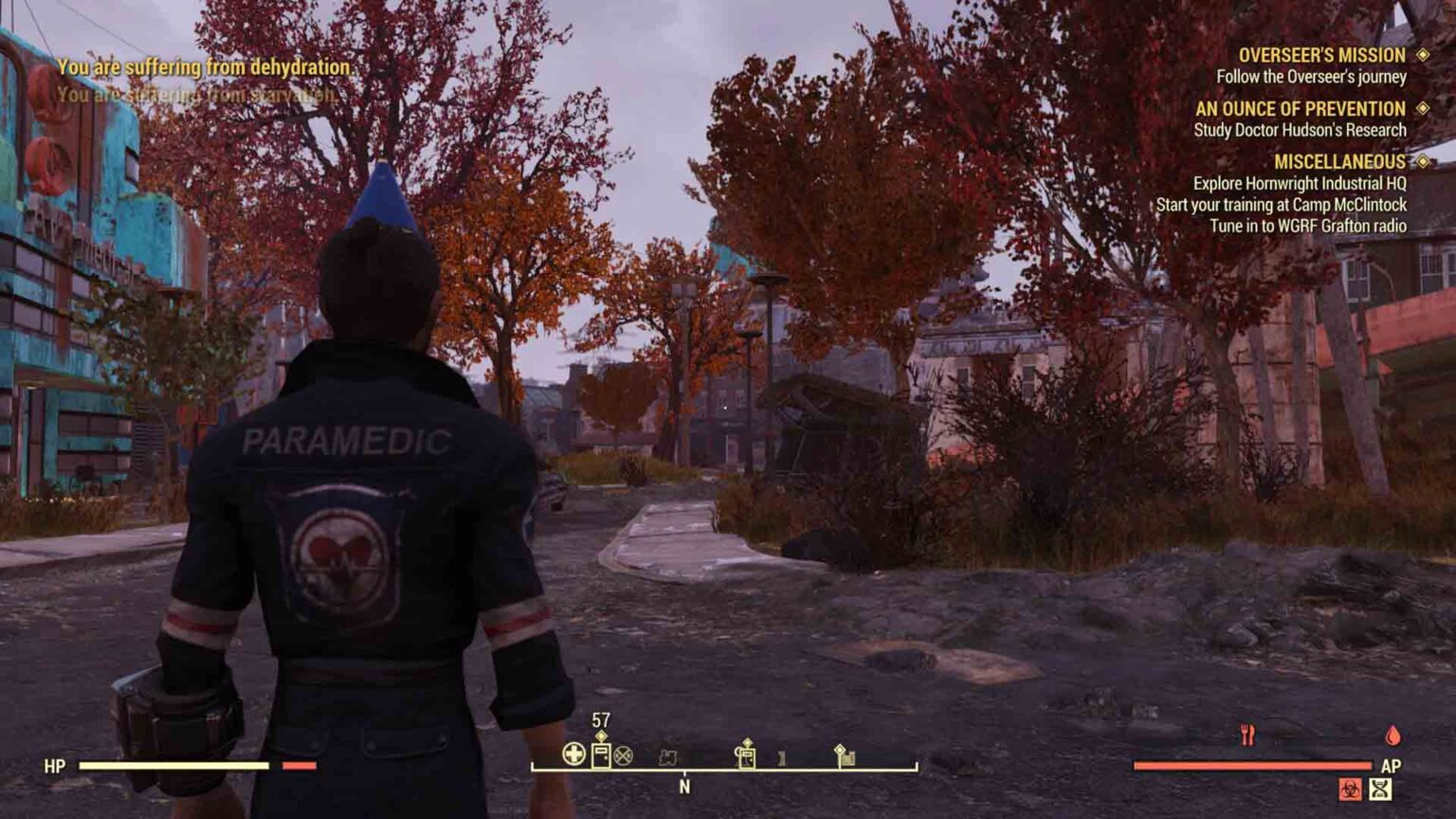
Task: Click the water drop thirst icon
Action: click(x=1392, y=736)
